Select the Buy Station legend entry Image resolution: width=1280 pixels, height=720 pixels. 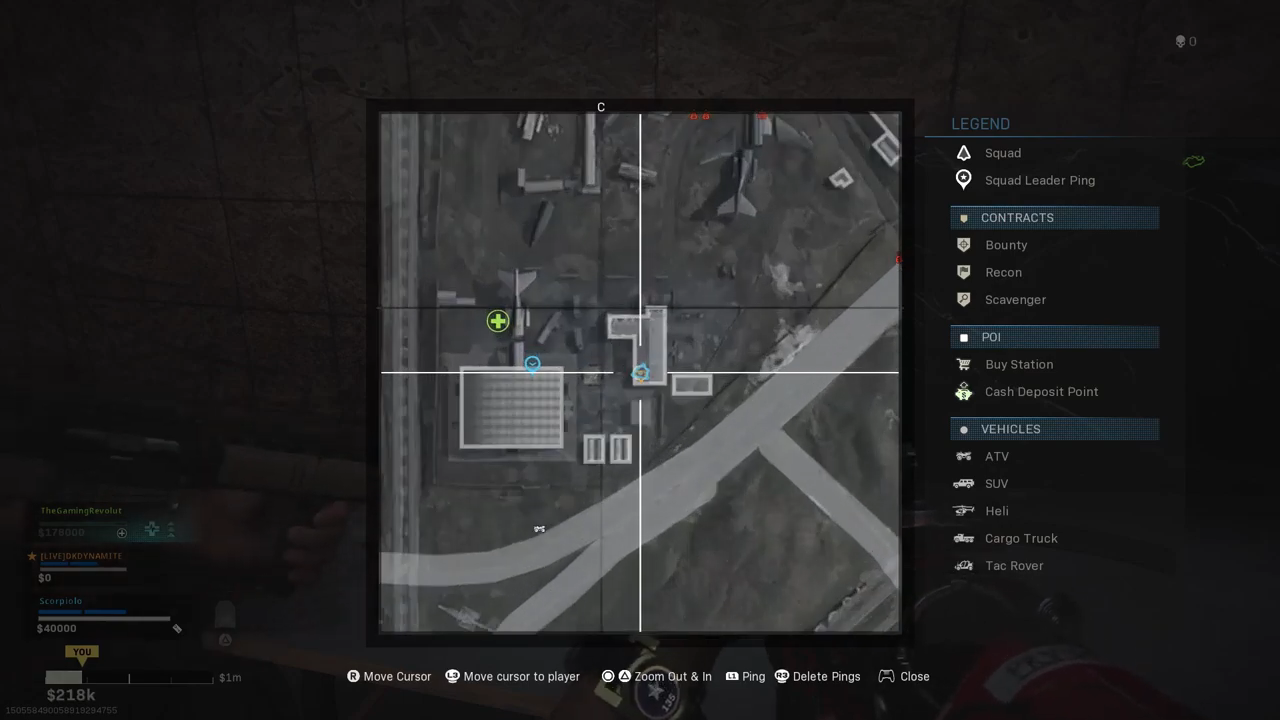coord(1018,364)
